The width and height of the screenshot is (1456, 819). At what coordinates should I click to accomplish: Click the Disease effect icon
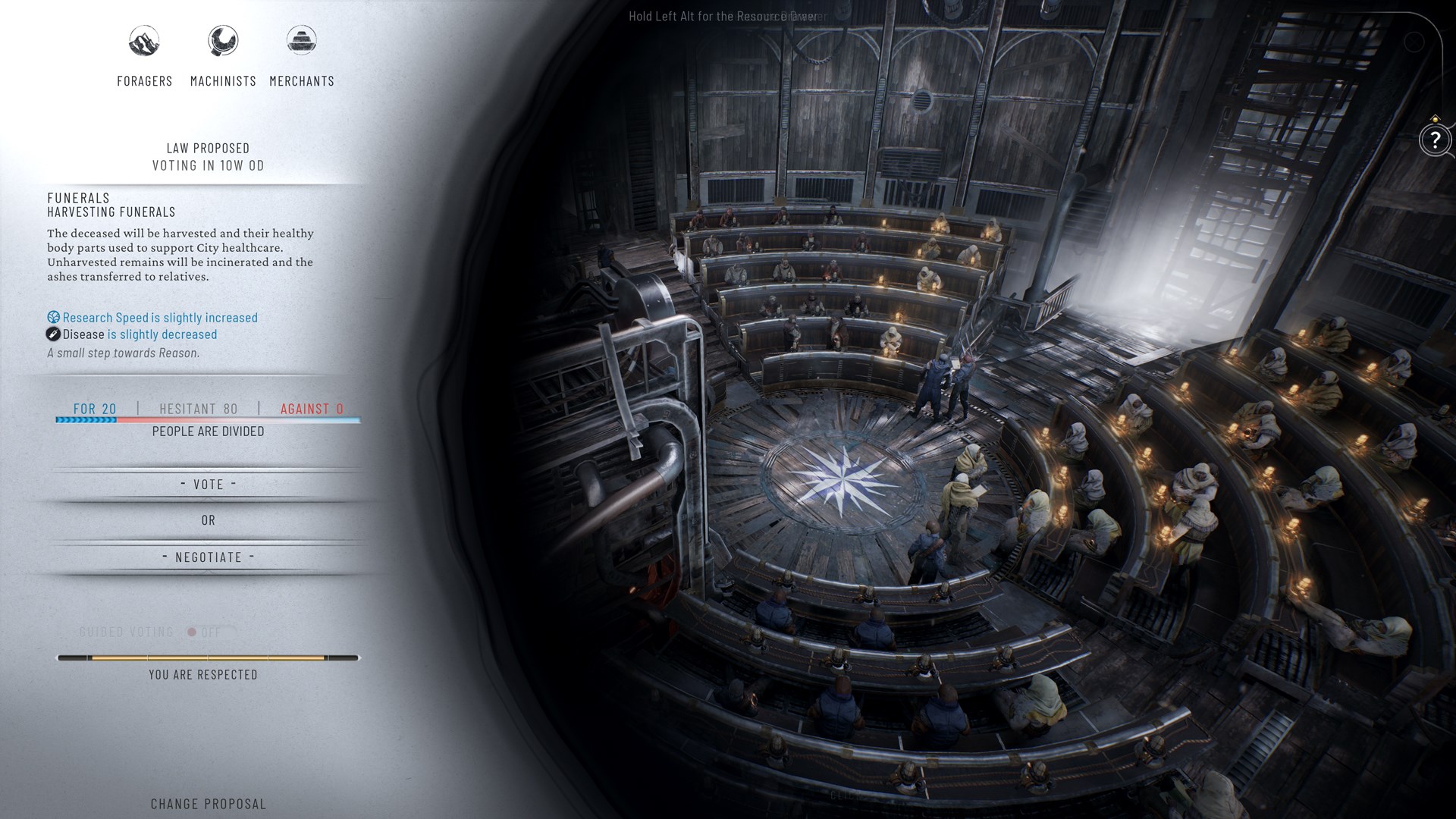pyautogui.click(x=53, y=334)
